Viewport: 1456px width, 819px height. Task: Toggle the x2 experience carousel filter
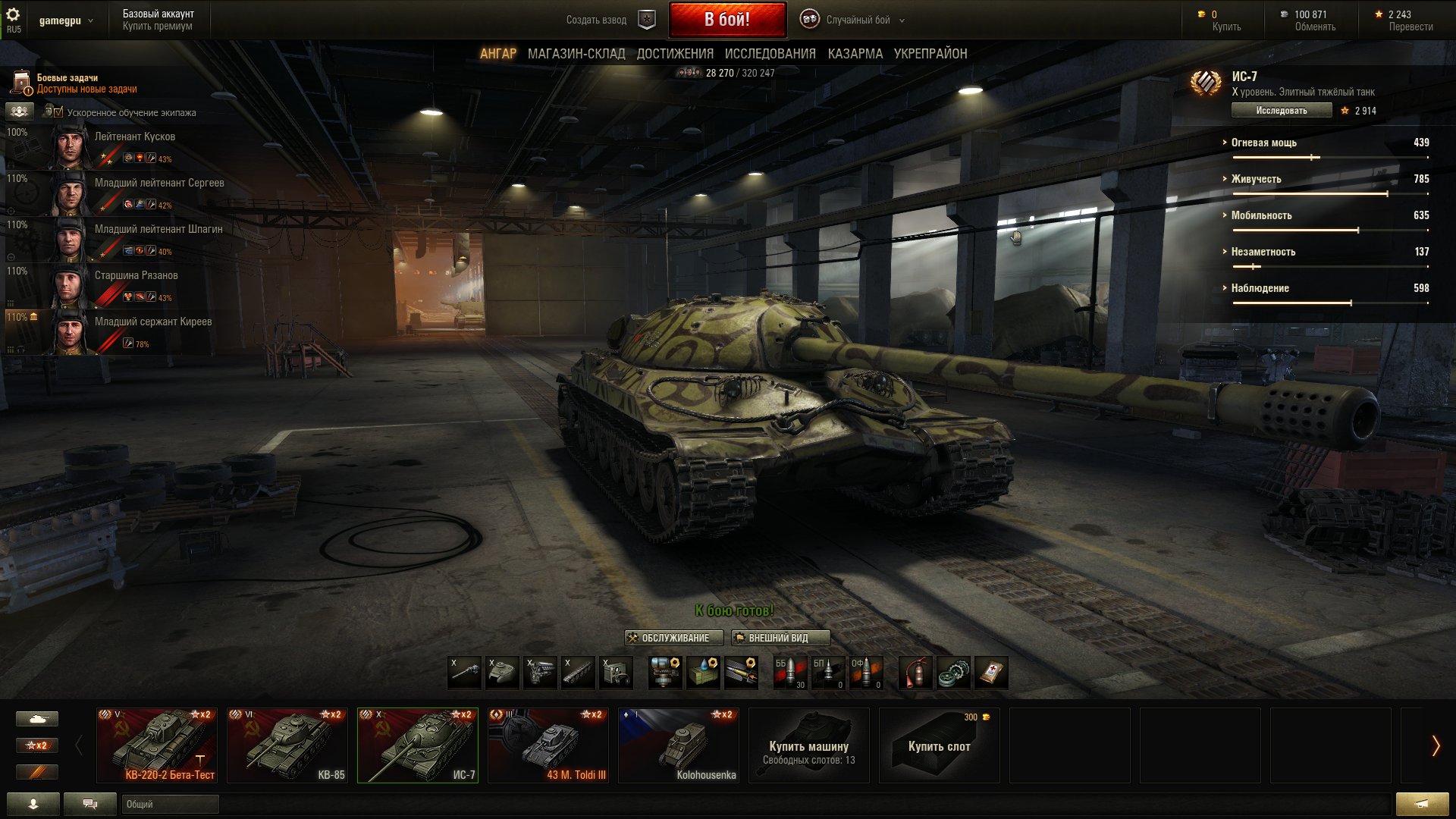(37, 745)
